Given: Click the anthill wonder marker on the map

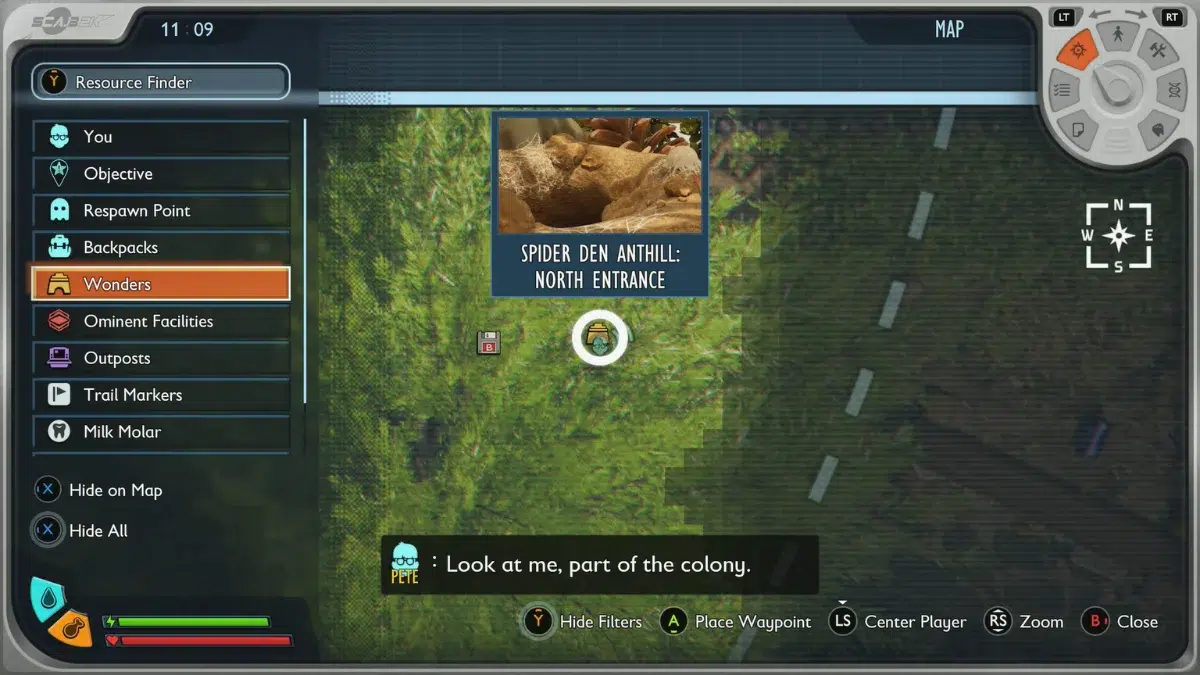Looking at the screenshot, I should click(x=599, y=338).
